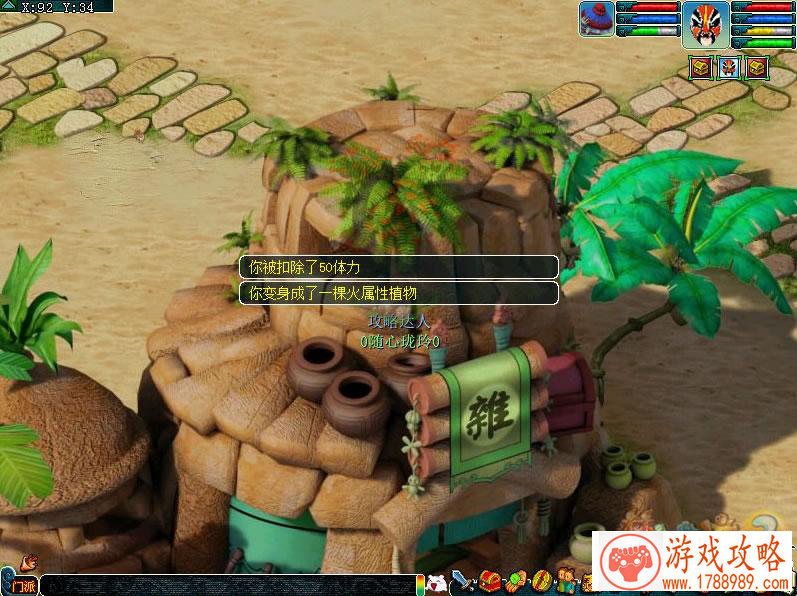Open the red treasure chest inventory icon
The width and height of the screenshot is (797, 596).
[x=489, y=580]
